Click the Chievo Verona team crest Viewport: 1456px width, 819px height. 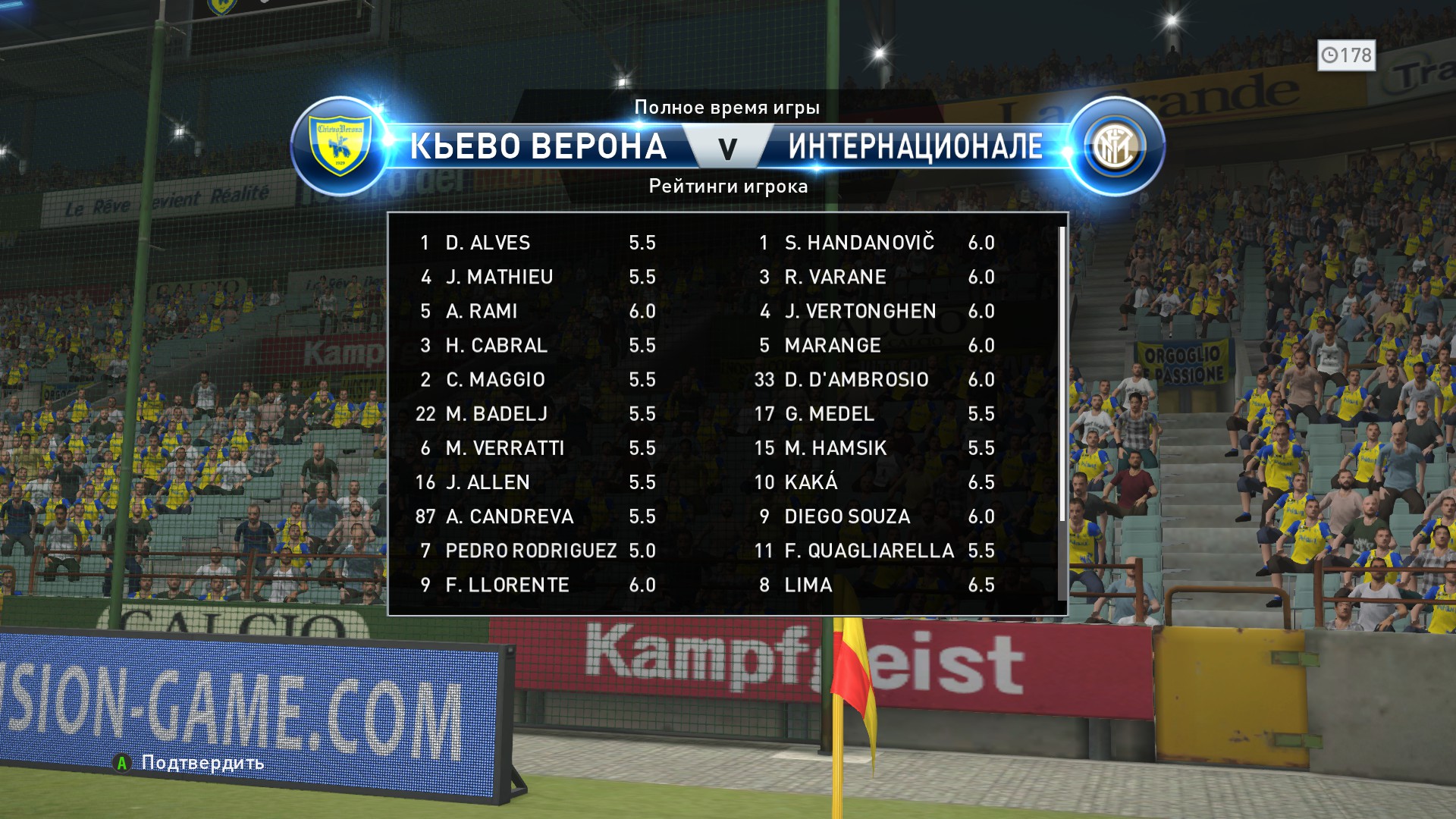click(x=340, y=146)
